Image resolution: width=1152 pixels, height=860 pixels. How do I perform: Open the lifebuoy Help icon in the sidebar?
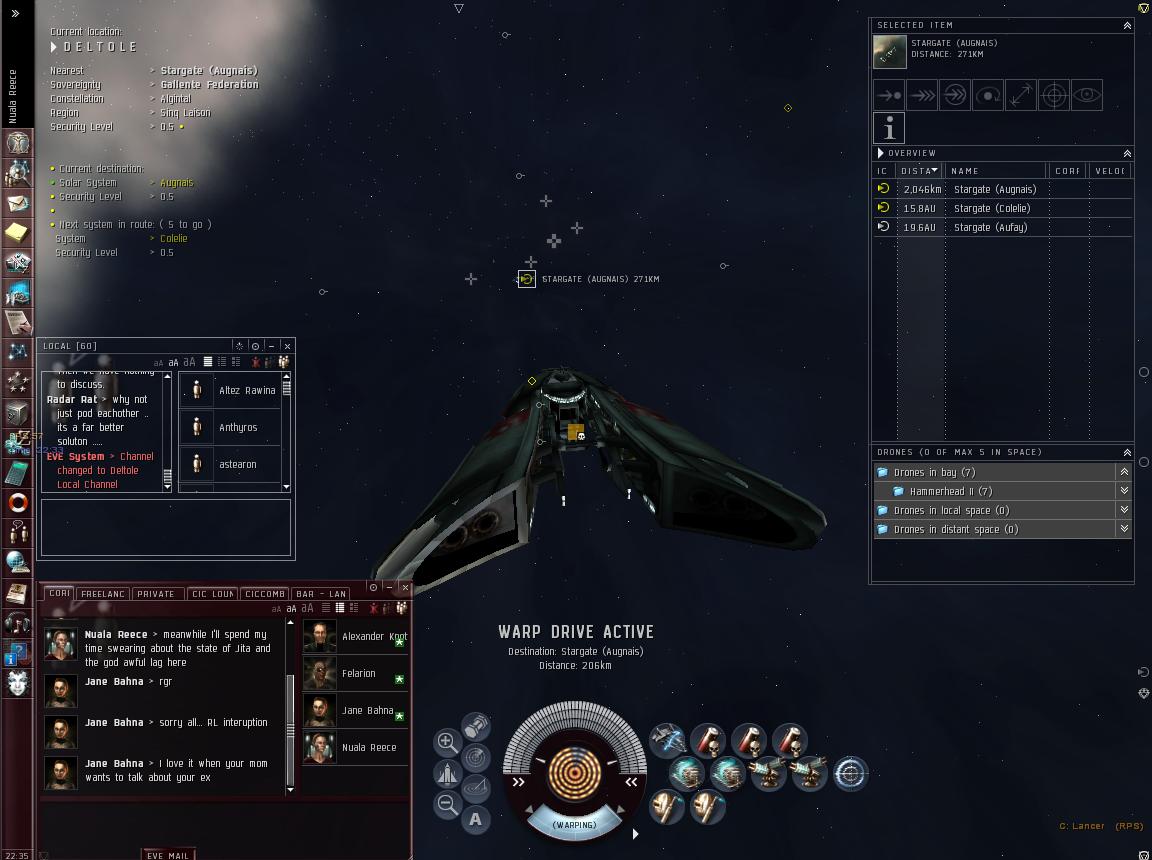pyautogui.click(x=17, y=502)
